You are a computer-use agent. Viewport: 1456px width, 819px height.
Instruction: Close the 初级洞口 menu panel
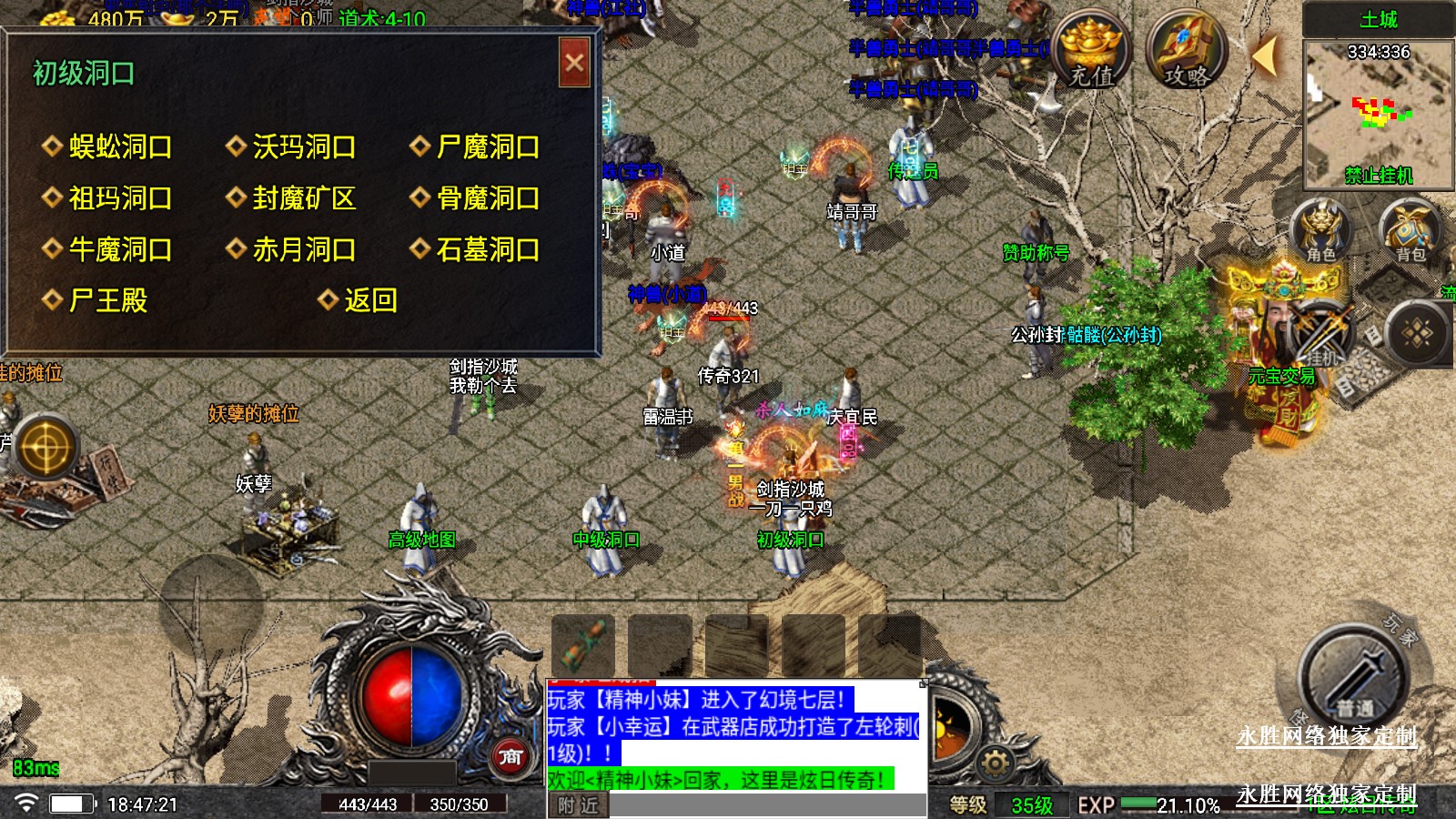tap(574, 63)
